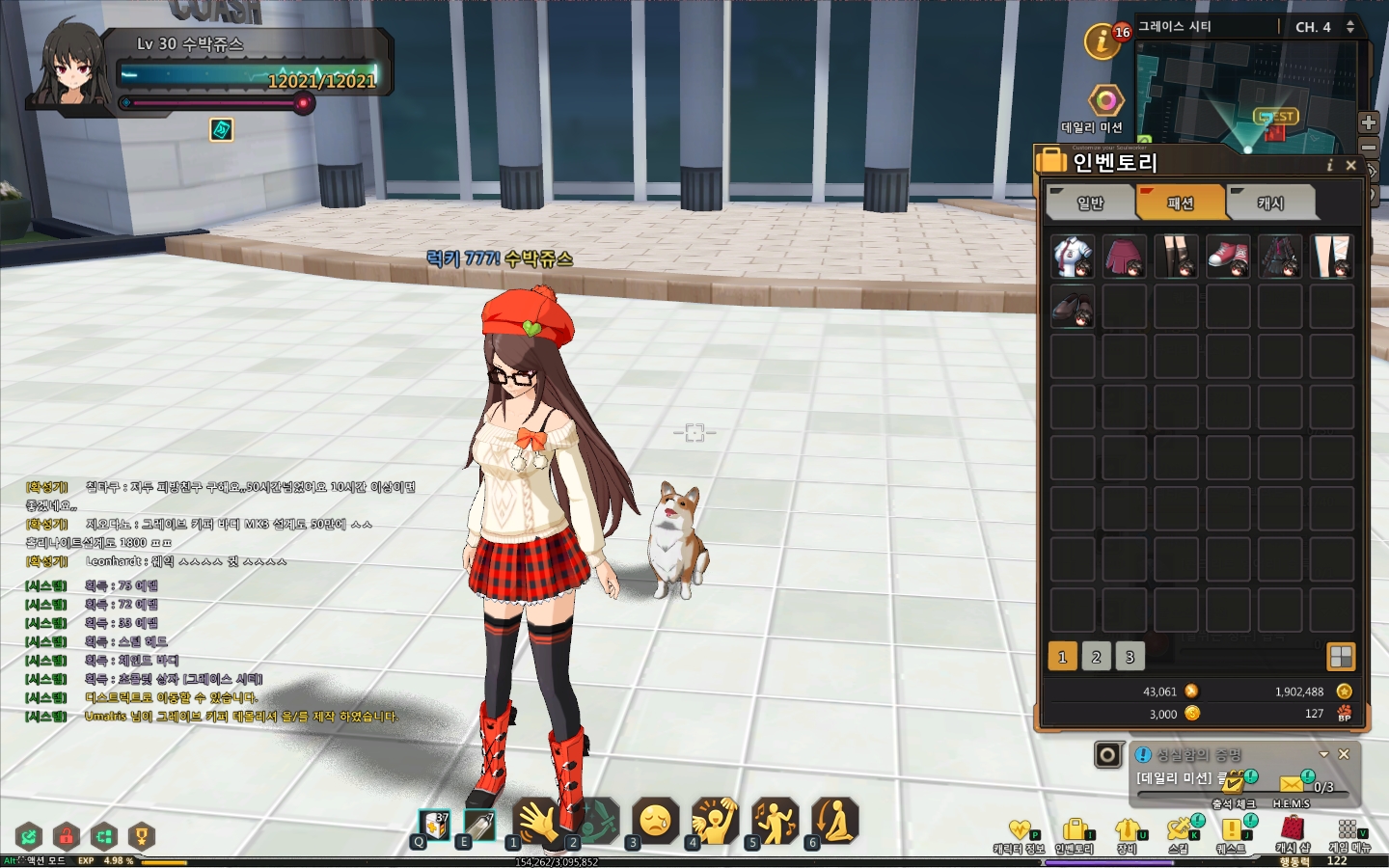Open the 게임 메뉴 game menu

pos(1348,835)
